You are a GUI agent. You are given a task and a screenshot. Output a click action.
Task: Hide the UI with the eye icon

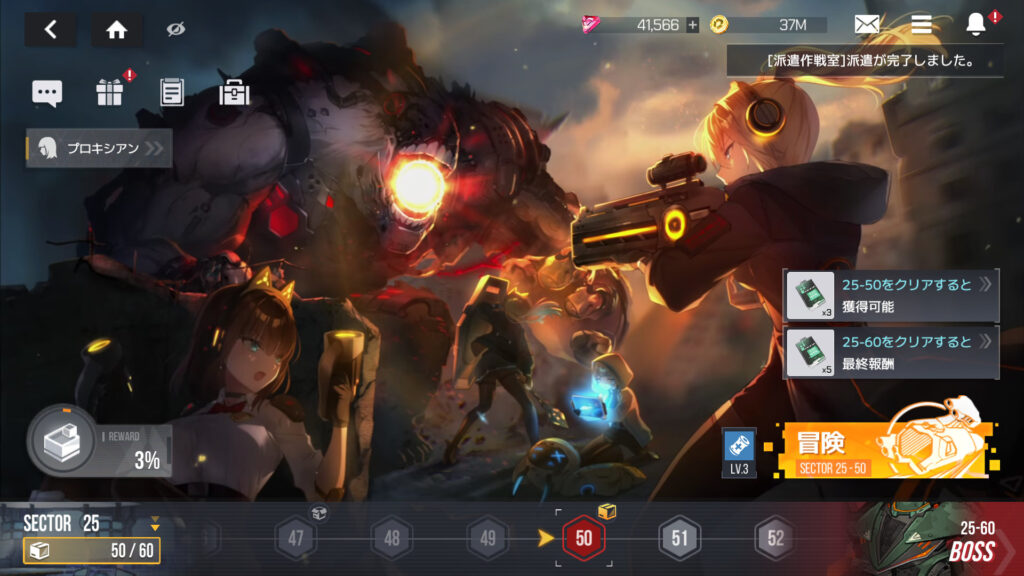pos(176,30)
